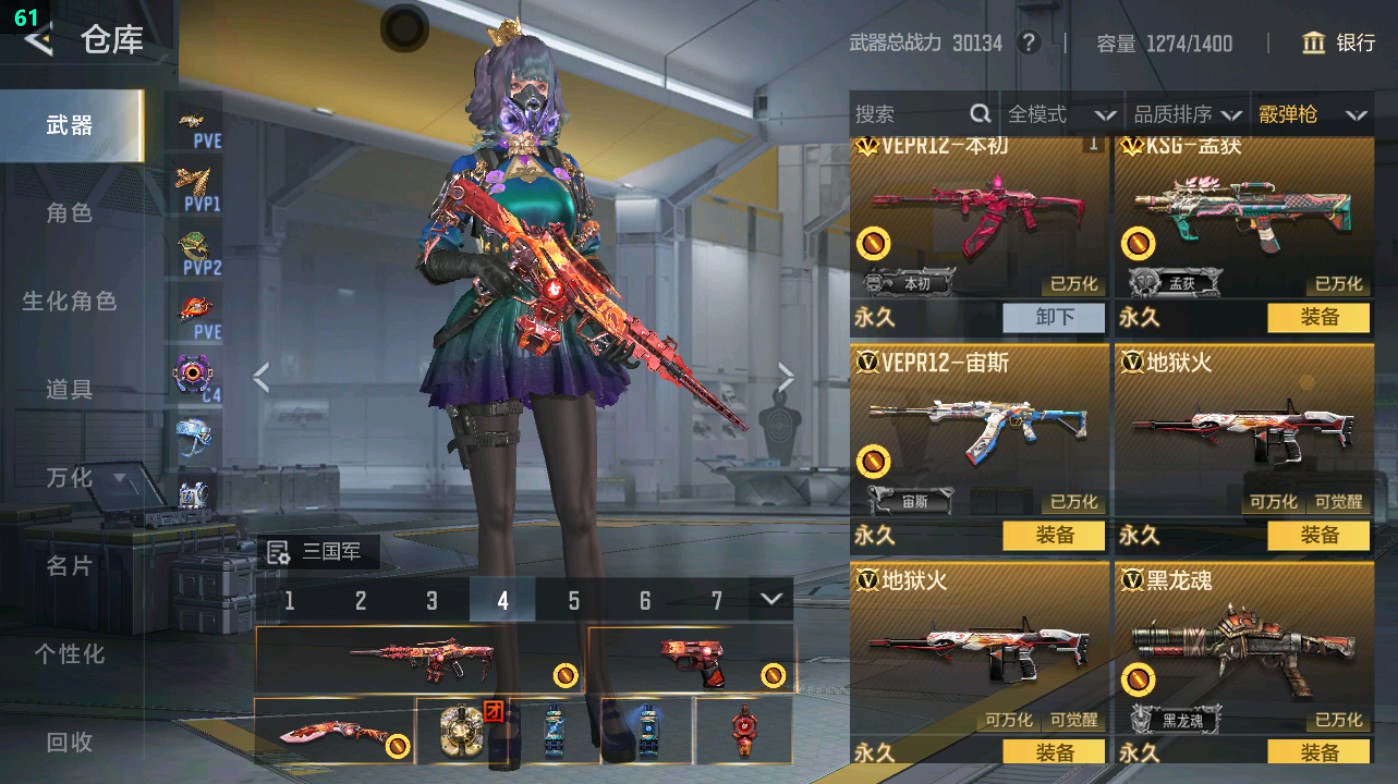Image resolution: width=1398 pixels, height=784 pixels.
Task: Select loadout slot number 5
Action: (x=574, y=600)
